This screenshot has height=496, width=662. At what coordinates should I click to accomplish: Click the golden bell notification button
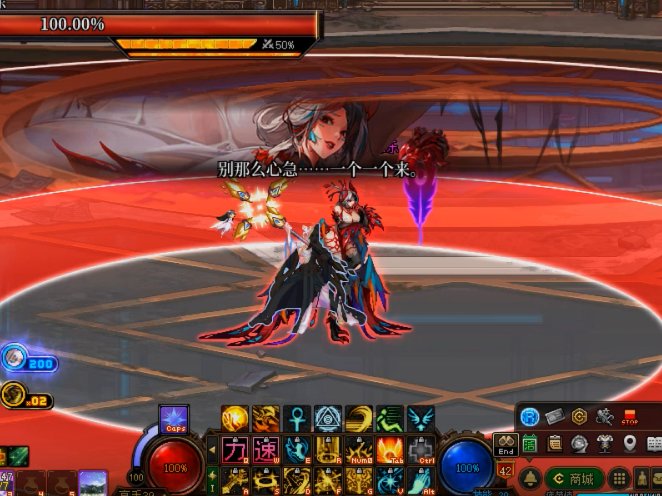(x=530, y=479)
